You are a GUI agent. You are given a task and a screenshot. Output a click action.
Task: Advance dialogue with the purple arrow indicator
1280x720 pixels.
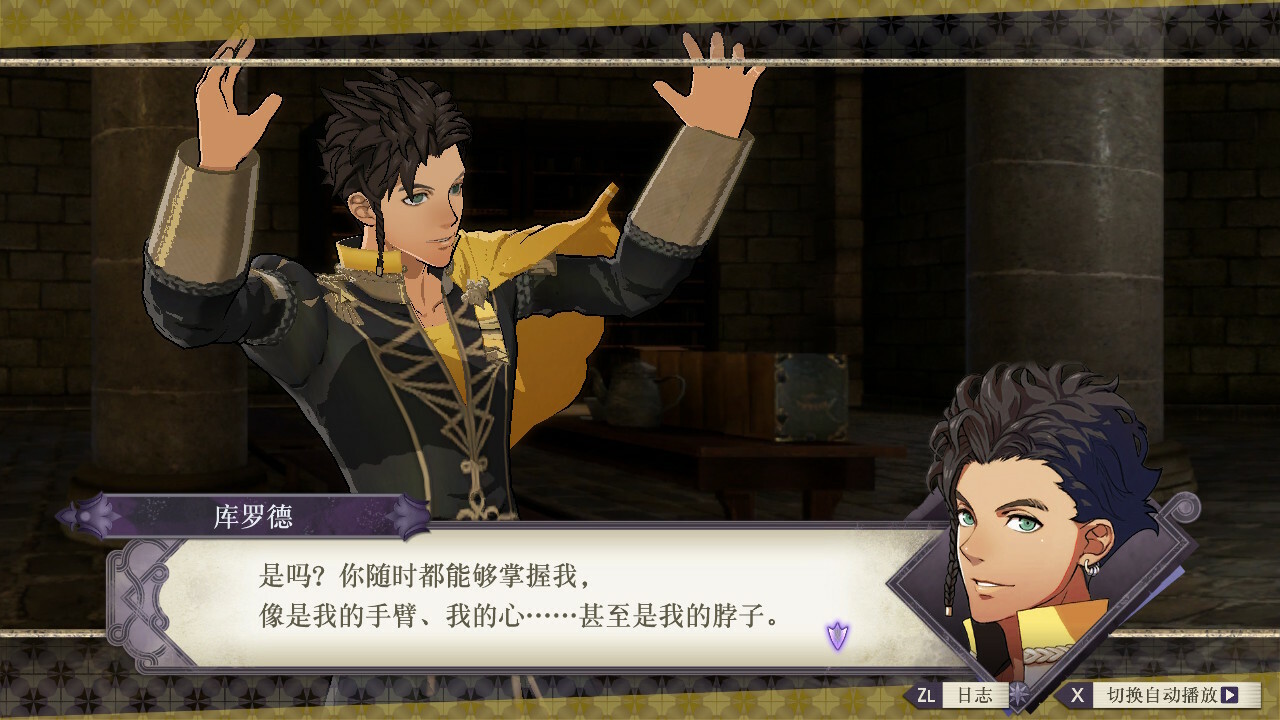pos(837,634)
